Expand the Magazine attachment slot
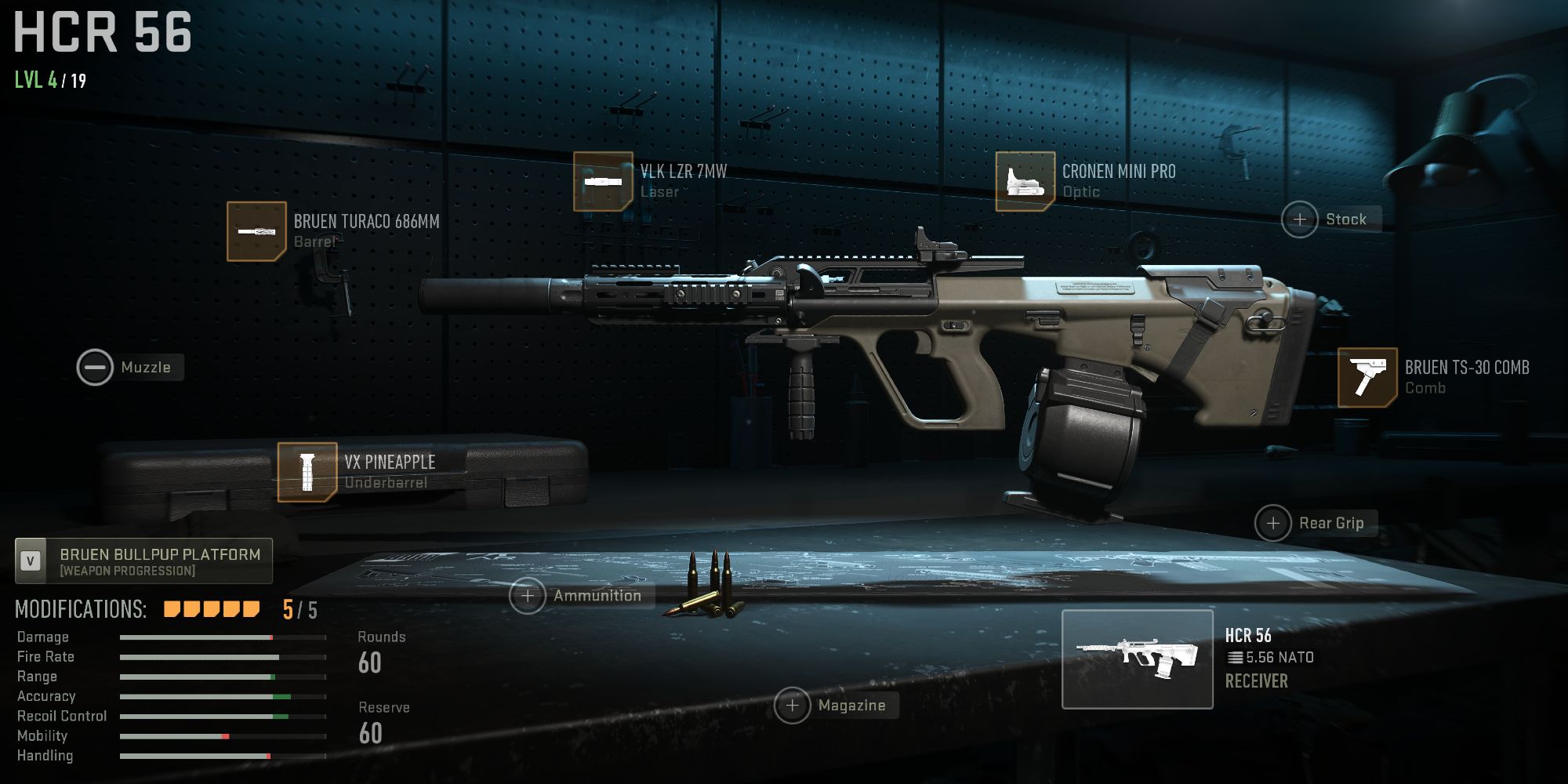Screen dimensions: 1568x784 click(x=792, y=705)
